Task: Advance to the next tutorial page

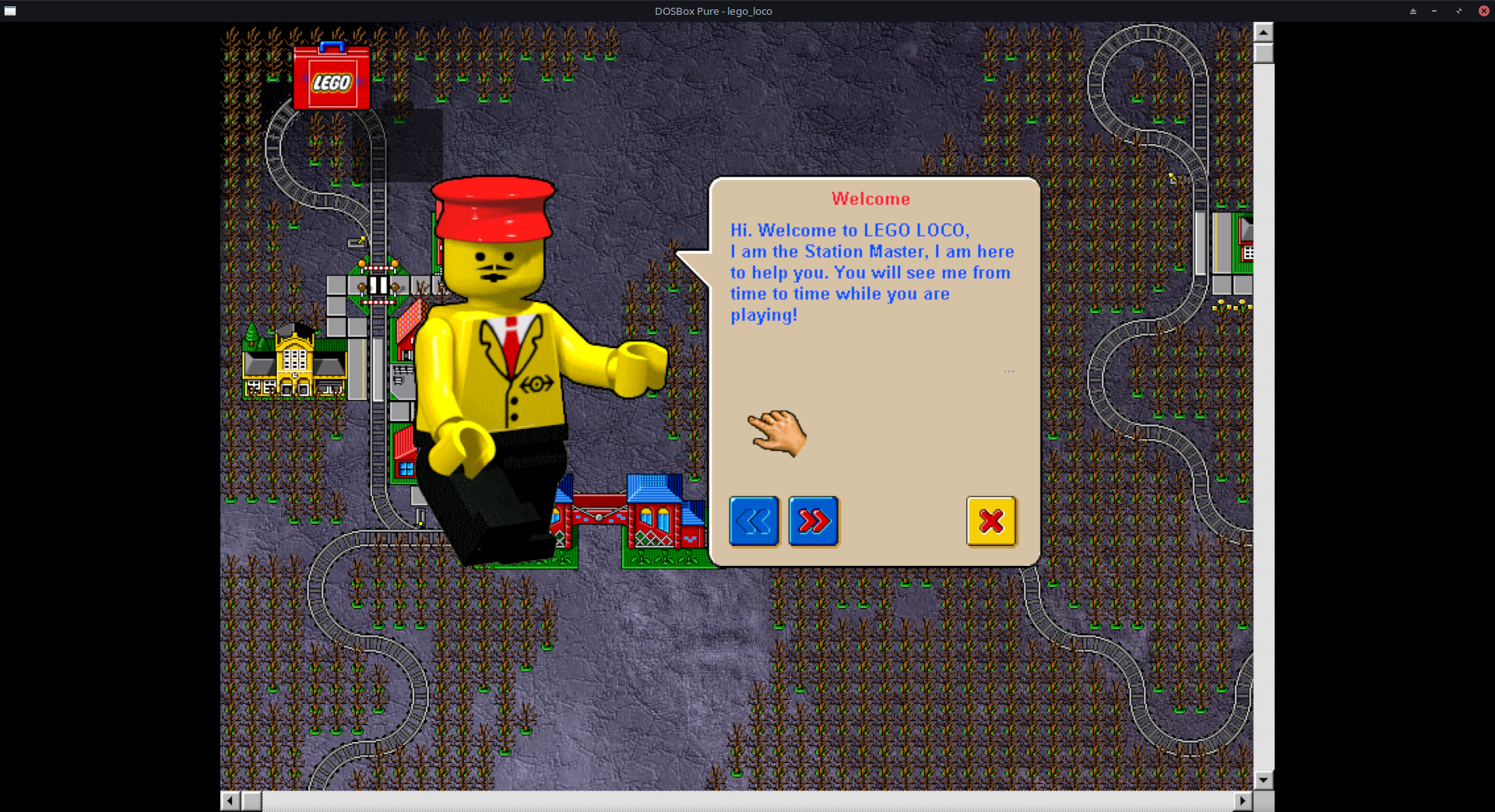Action: coord(814,521)
